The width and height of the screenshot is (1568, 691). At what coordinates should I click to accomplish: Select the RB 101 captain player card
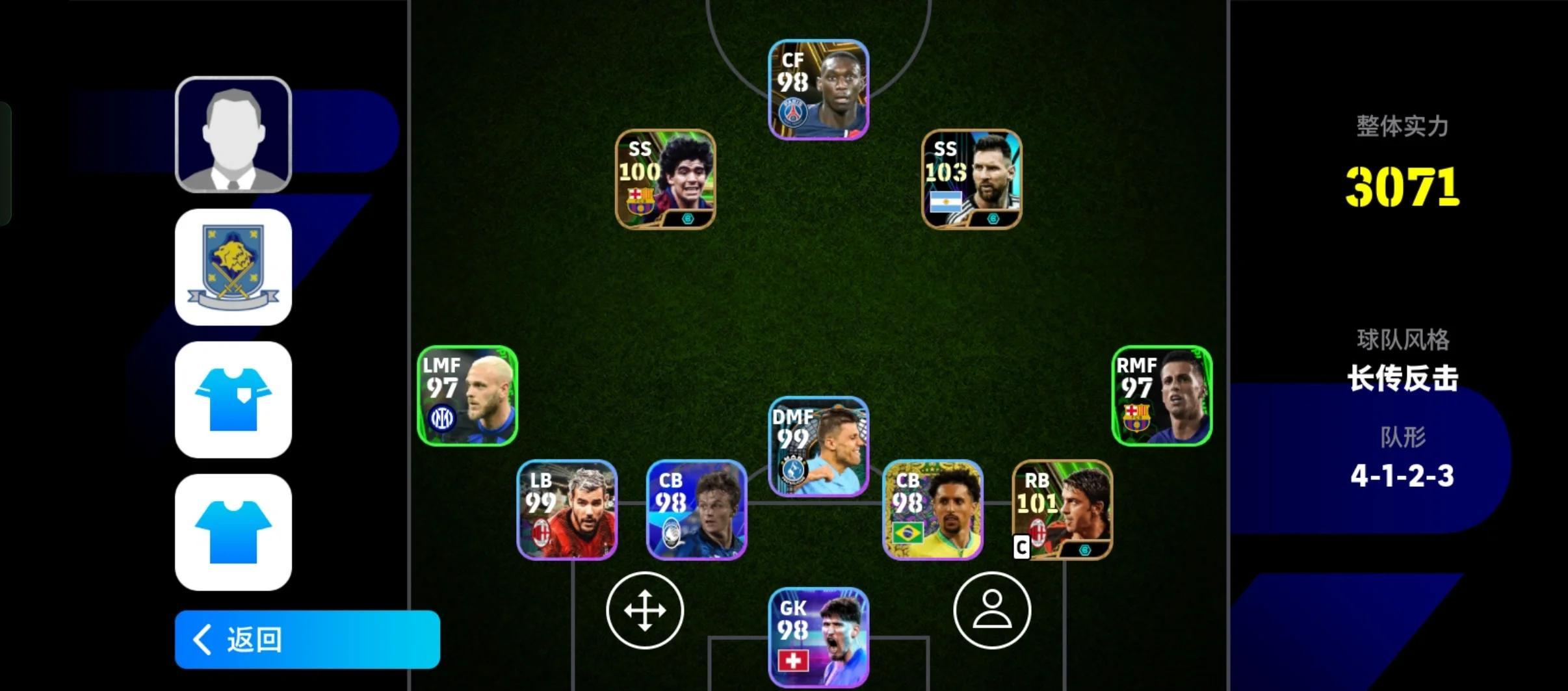[x=1062, y=510]
